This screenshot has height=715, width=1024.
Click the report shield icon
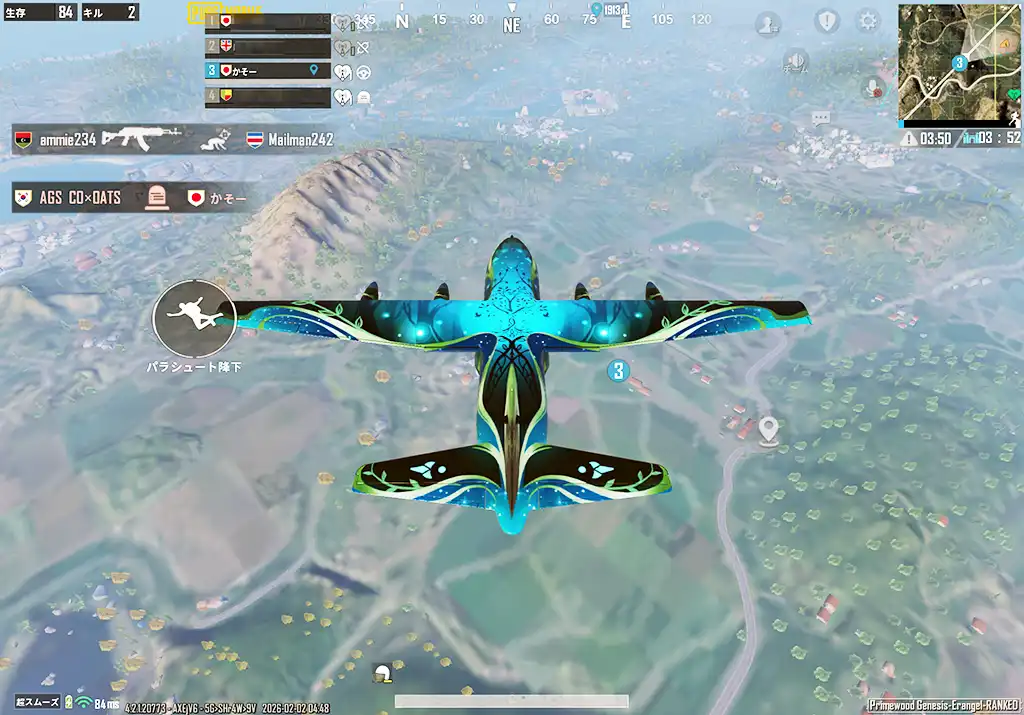coord(827,21)
